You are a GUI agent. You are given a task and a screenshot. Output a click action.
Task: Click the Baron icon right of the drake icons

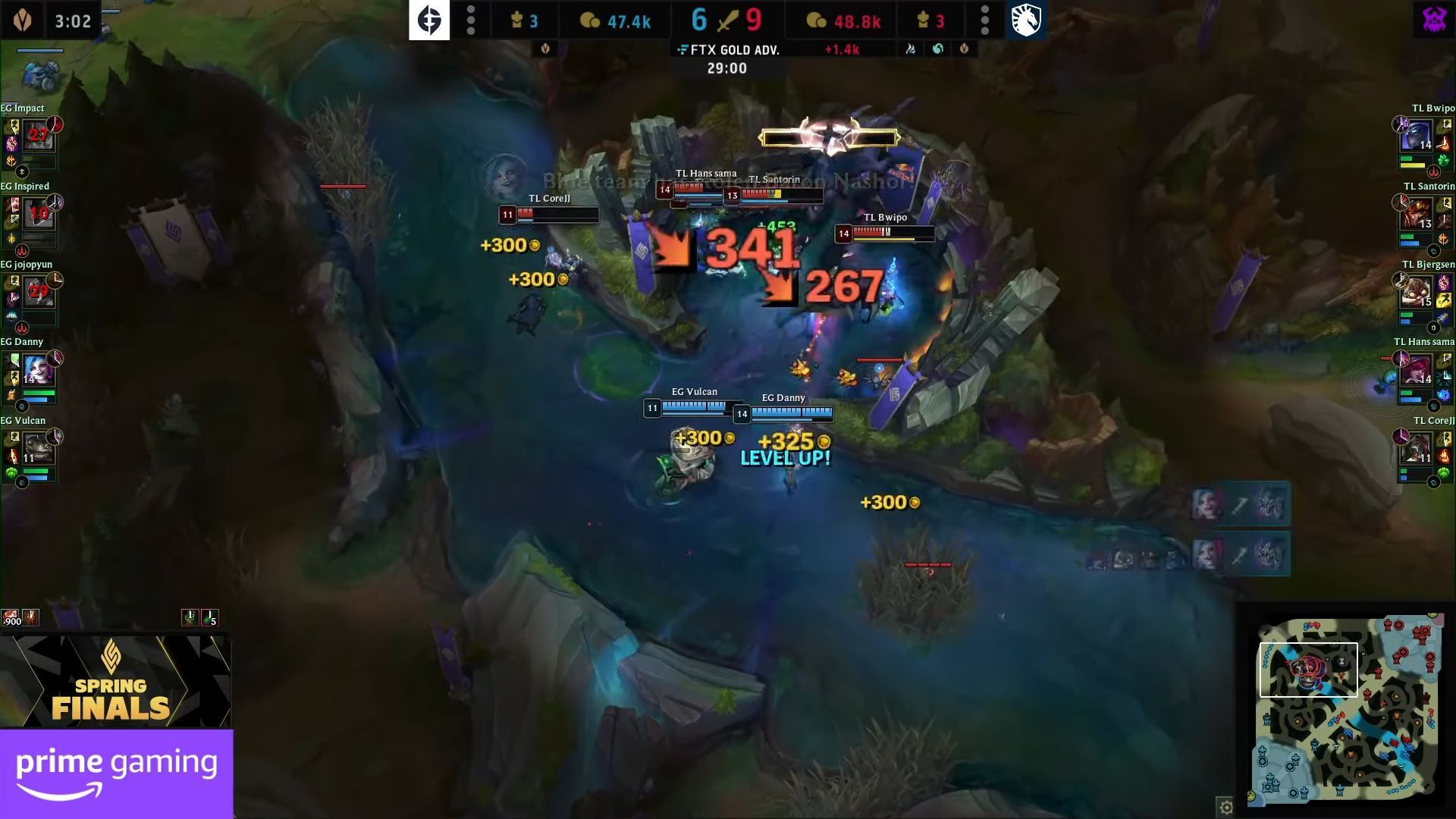pos(965,48)
